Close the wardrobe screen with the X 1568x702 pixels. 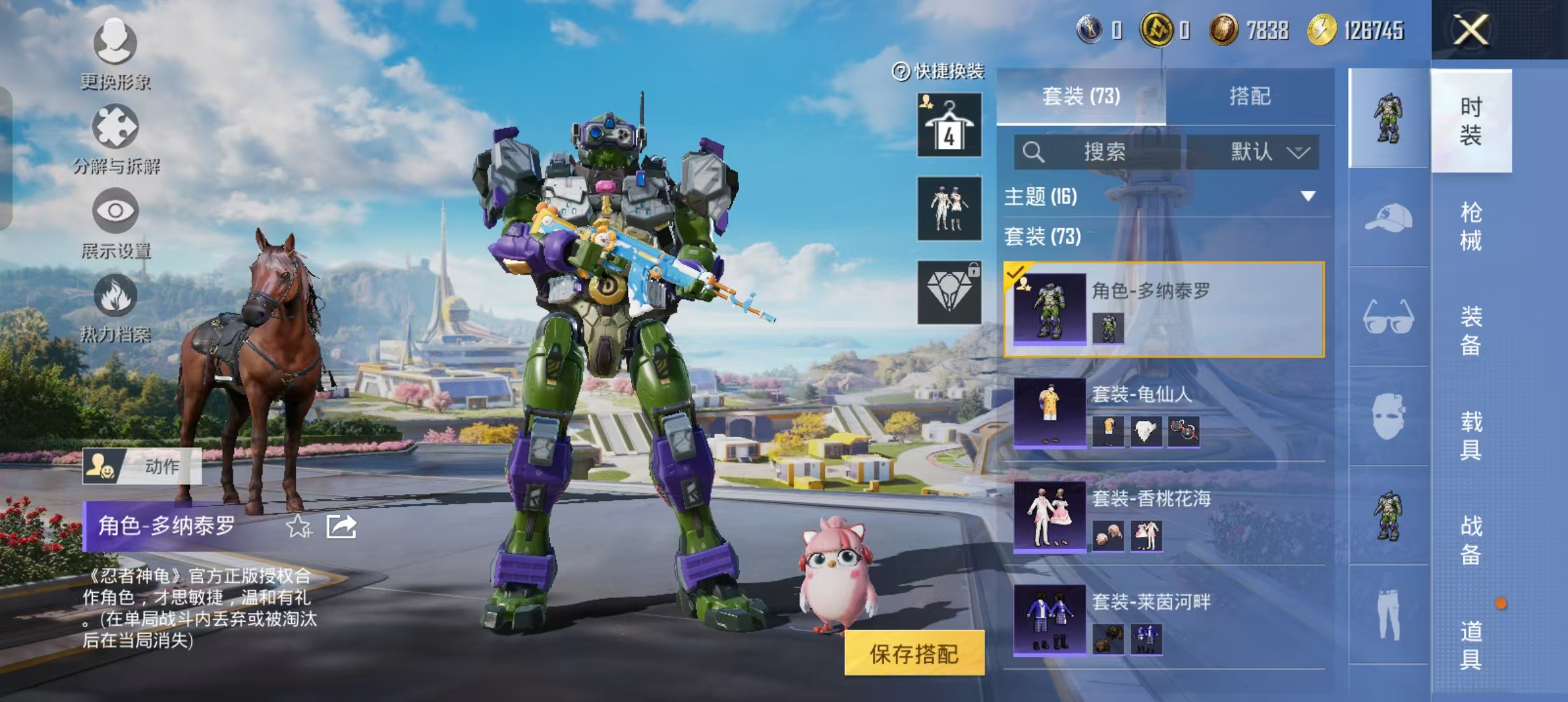click(x=1470, y=30)
